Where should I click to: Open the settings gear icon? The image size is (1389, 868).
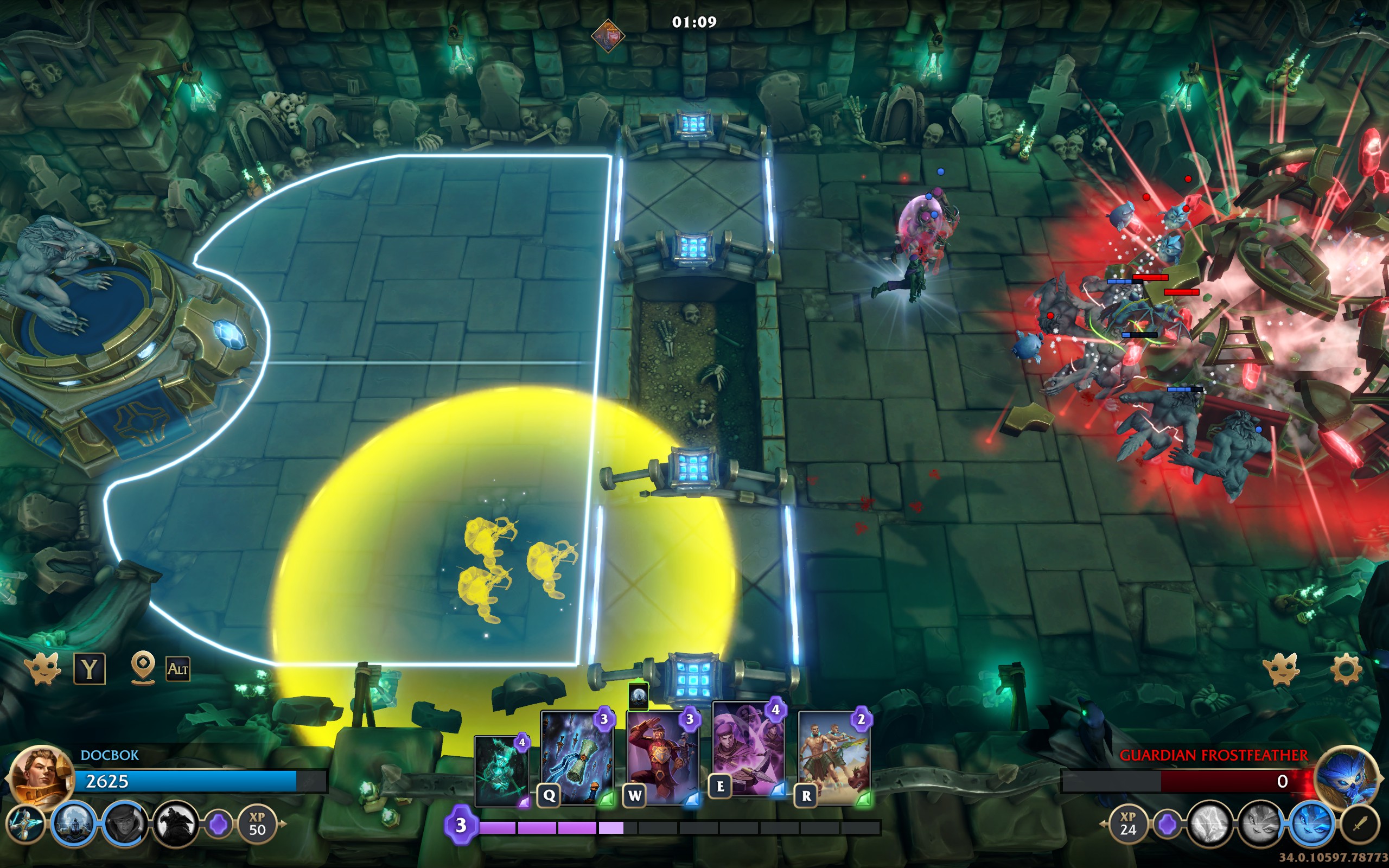point(1345,669)
